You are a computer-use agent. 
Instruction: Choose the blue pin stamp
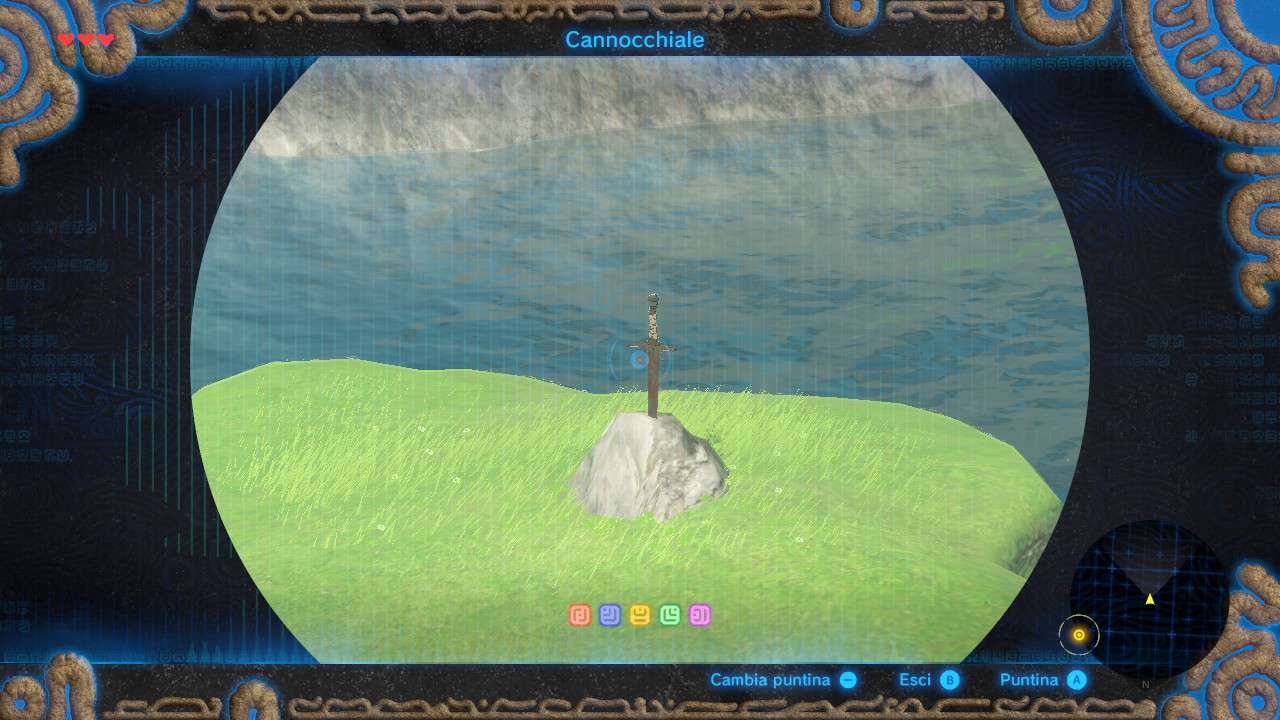pos(610,615)
